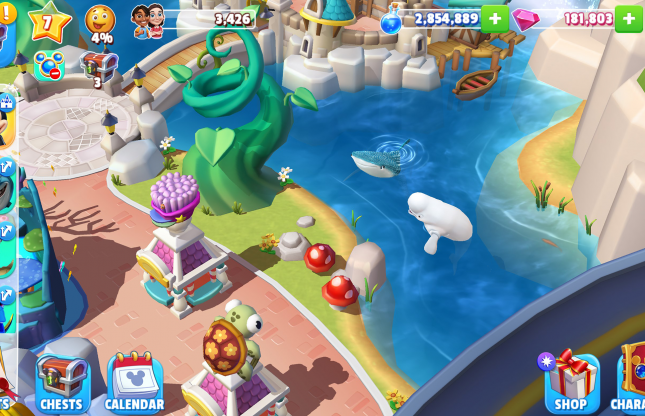This screenshot has height=416, width=645.
Task: Open the Chests menu
Action: tap(62, 382)
